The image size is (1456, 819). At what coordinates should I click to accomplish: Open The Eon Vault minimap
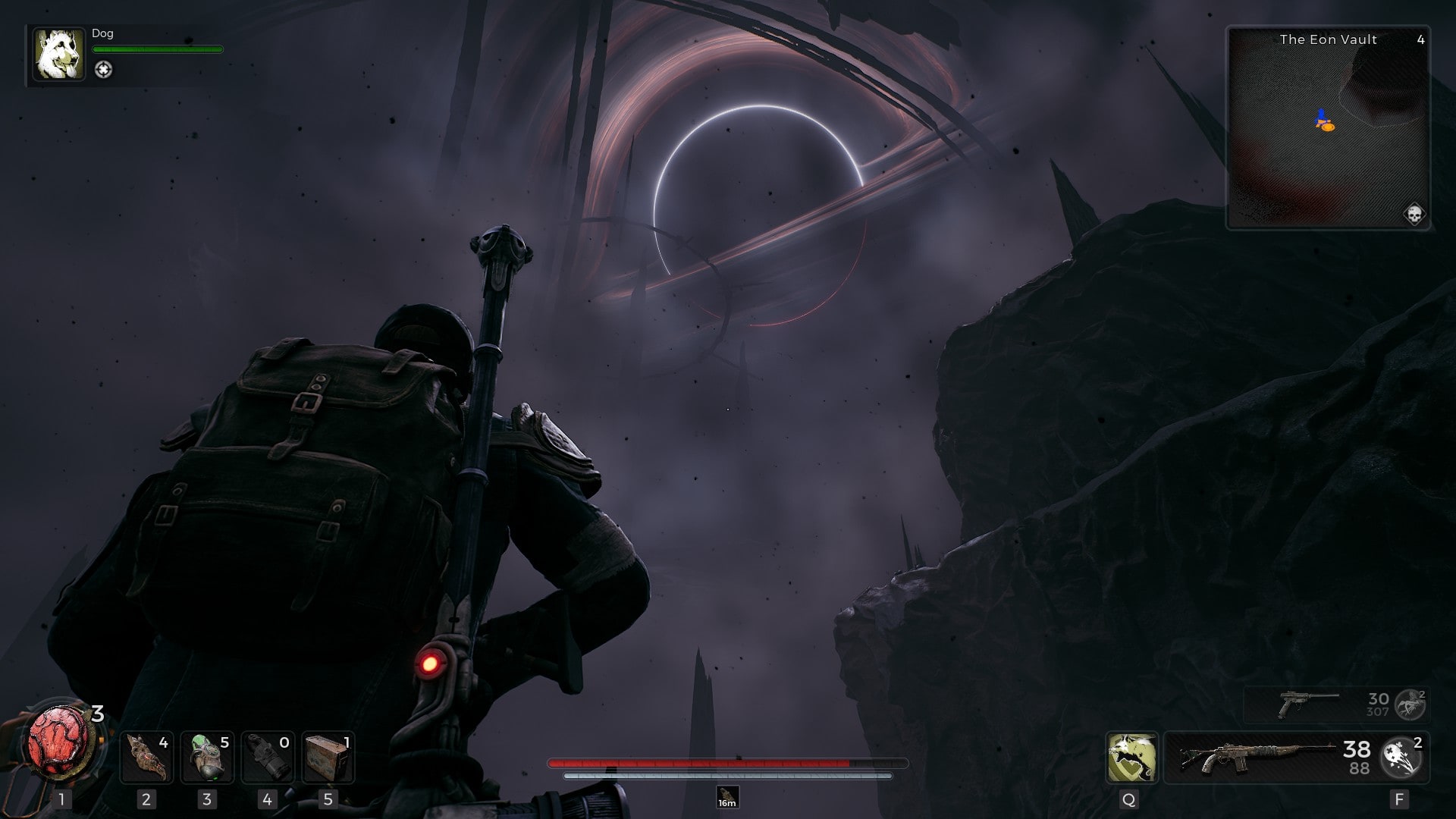(1328, 127)
